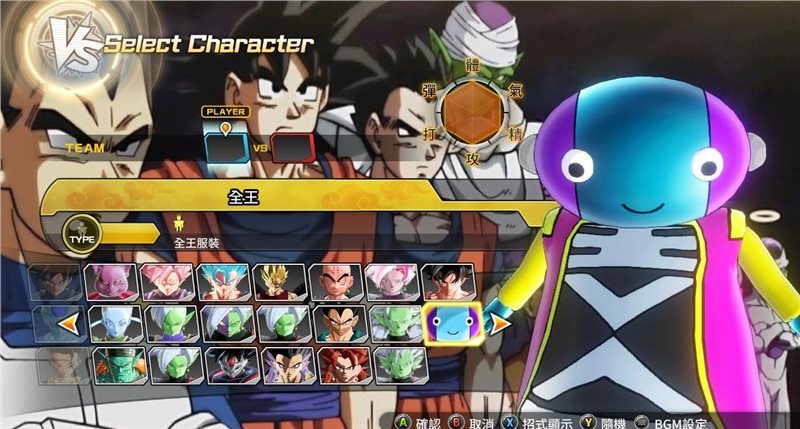Show next page with the right orange arrow
Viewport: 800px width, 429px height.
[x=496, y=323]
